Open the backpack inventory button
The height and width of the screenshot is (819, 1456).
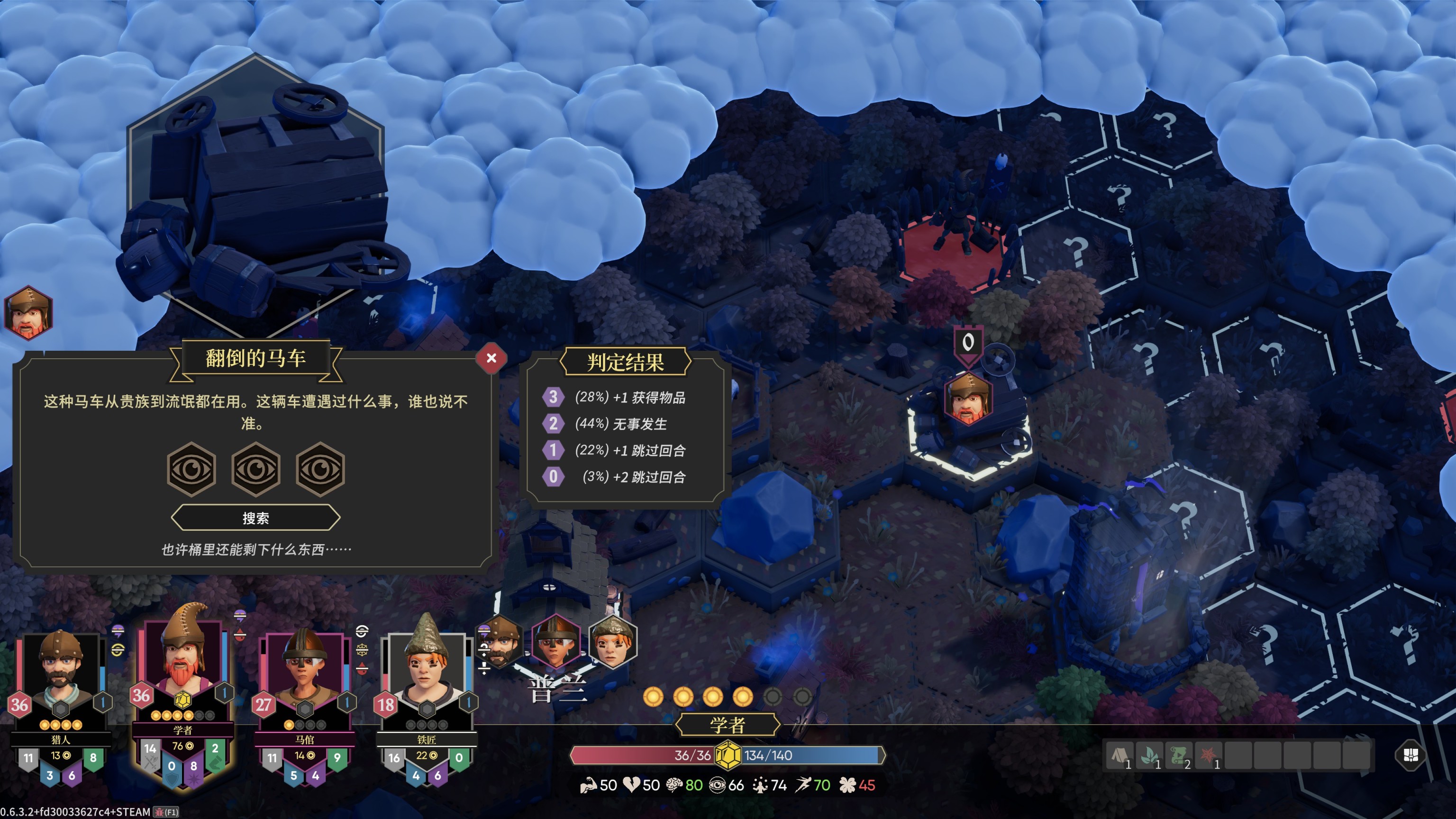tap(1410, 755)
